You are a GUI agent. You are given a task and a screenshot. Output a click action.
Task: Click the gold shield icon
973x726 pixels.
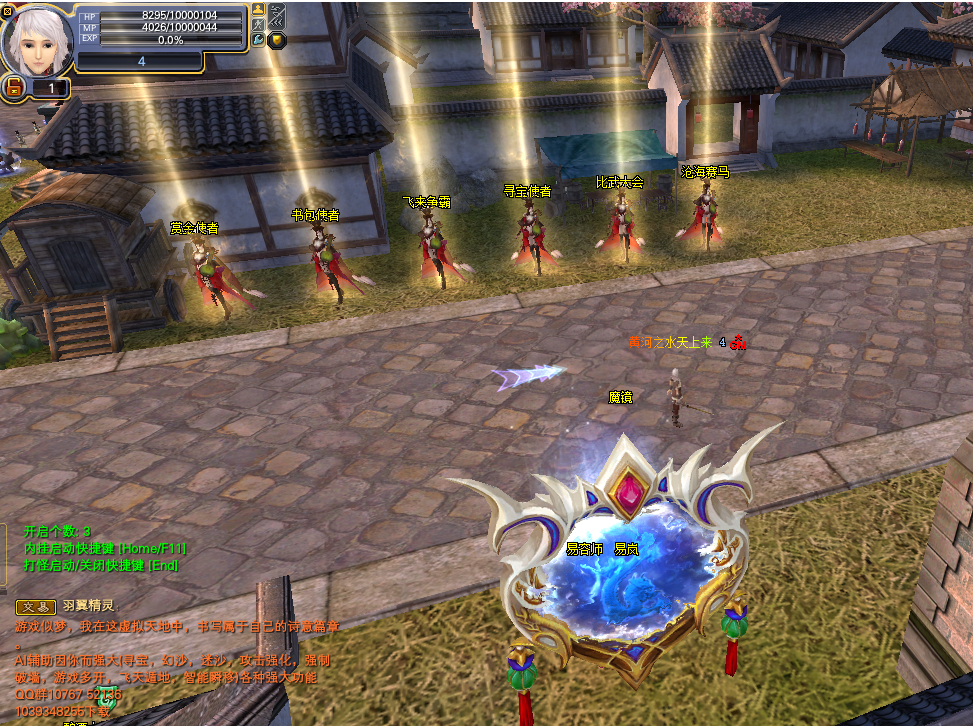pos(276,41)
